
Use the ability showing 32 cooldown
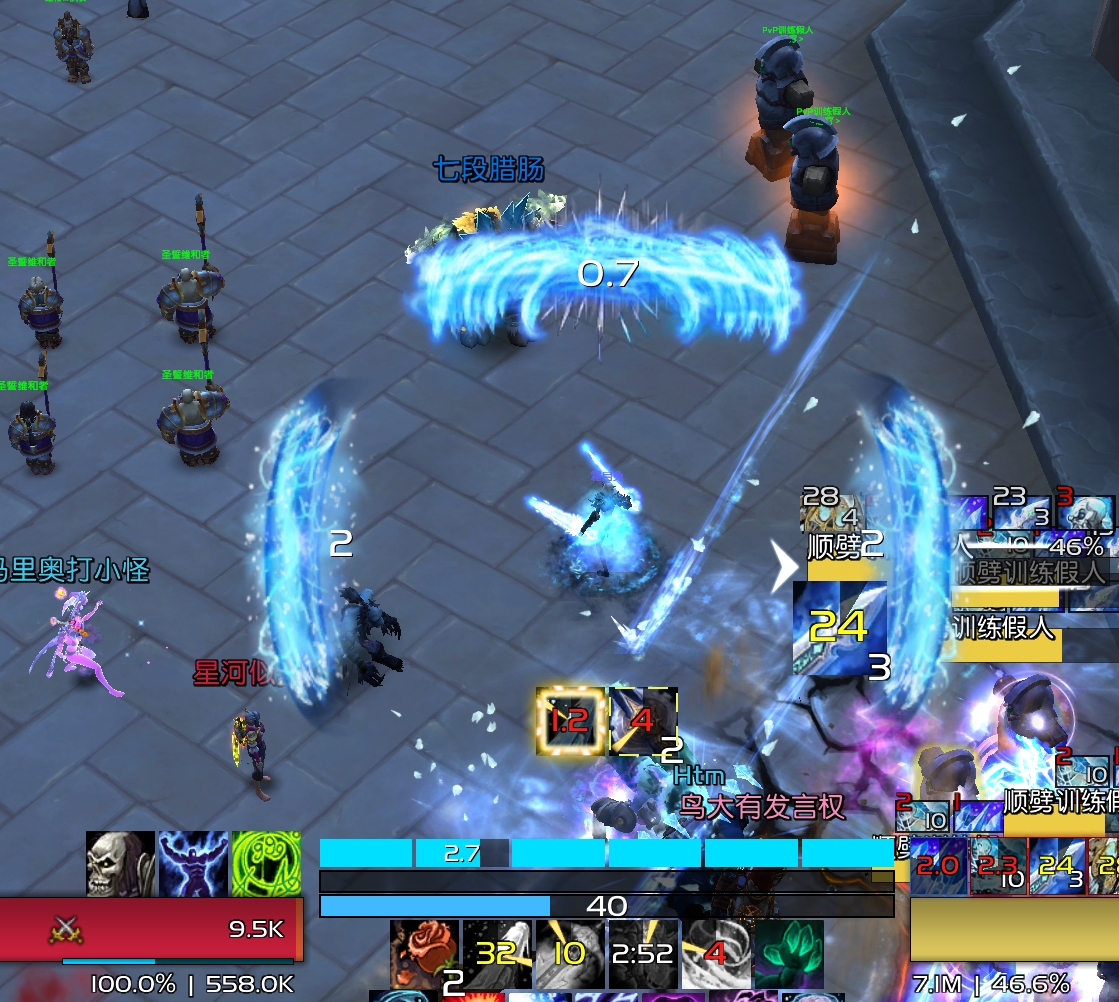tap(497, 954)
